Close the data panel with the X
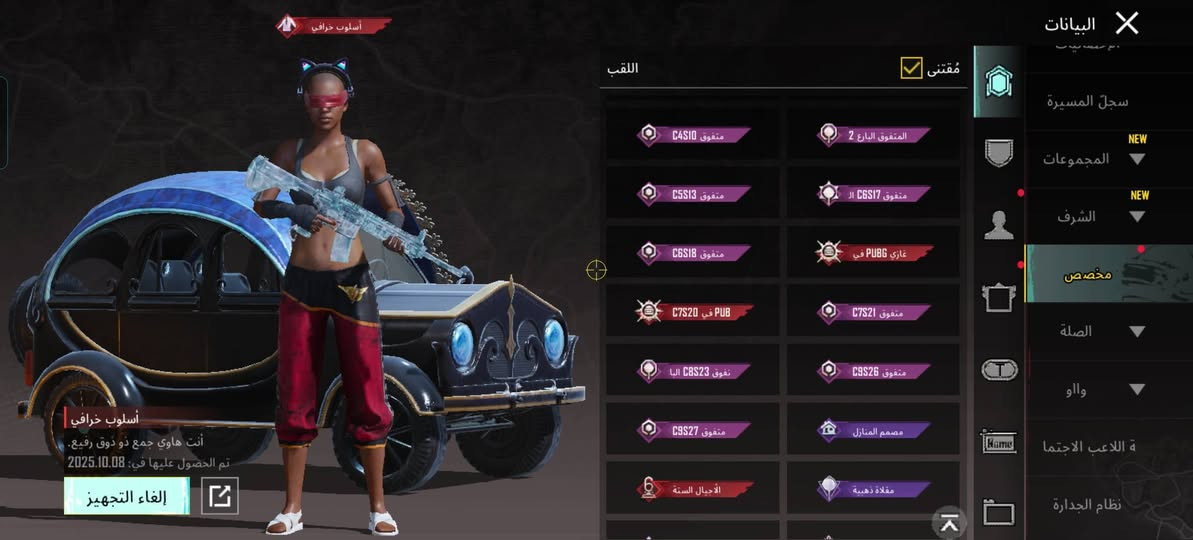 pos(1127,23)
